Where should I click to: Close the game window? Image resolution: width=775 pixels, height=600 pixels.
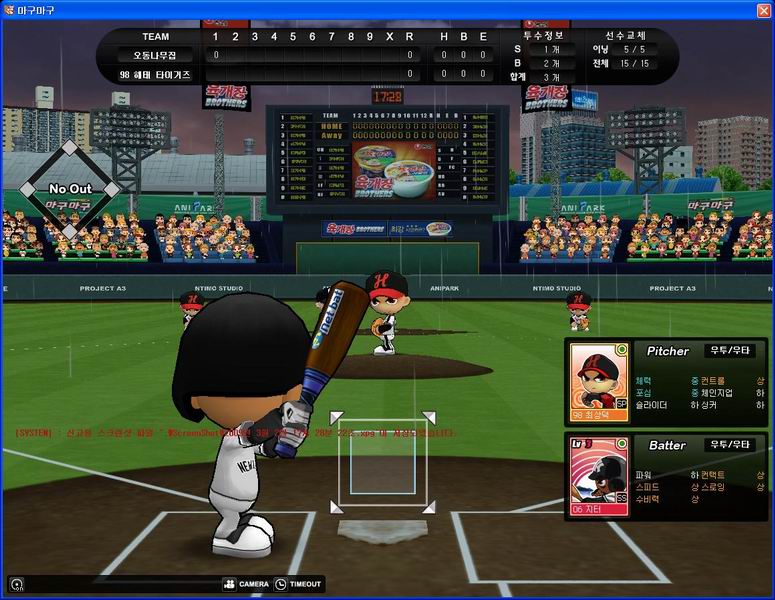(763, 9)
